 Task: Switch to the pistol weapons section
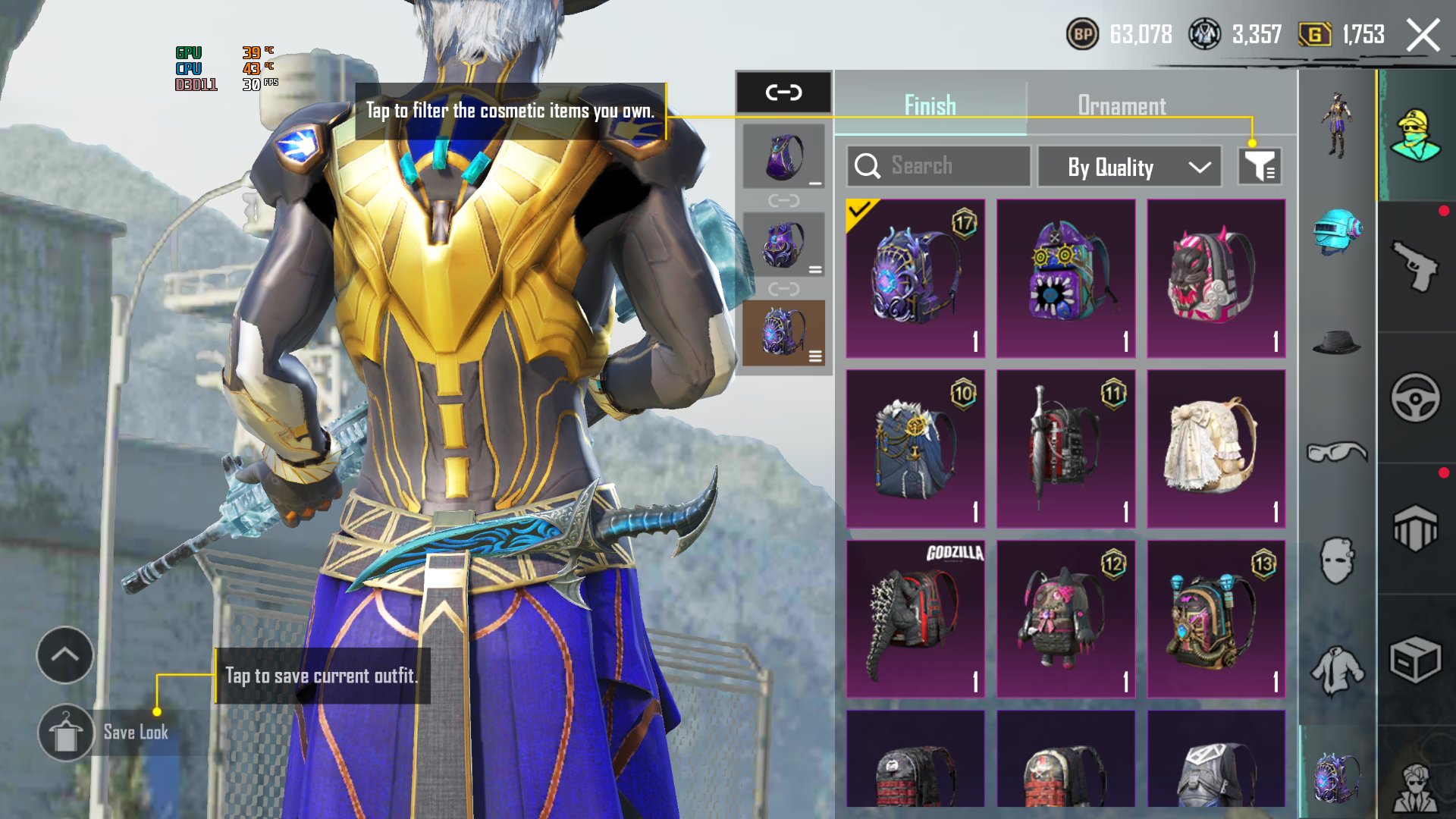1415,266
